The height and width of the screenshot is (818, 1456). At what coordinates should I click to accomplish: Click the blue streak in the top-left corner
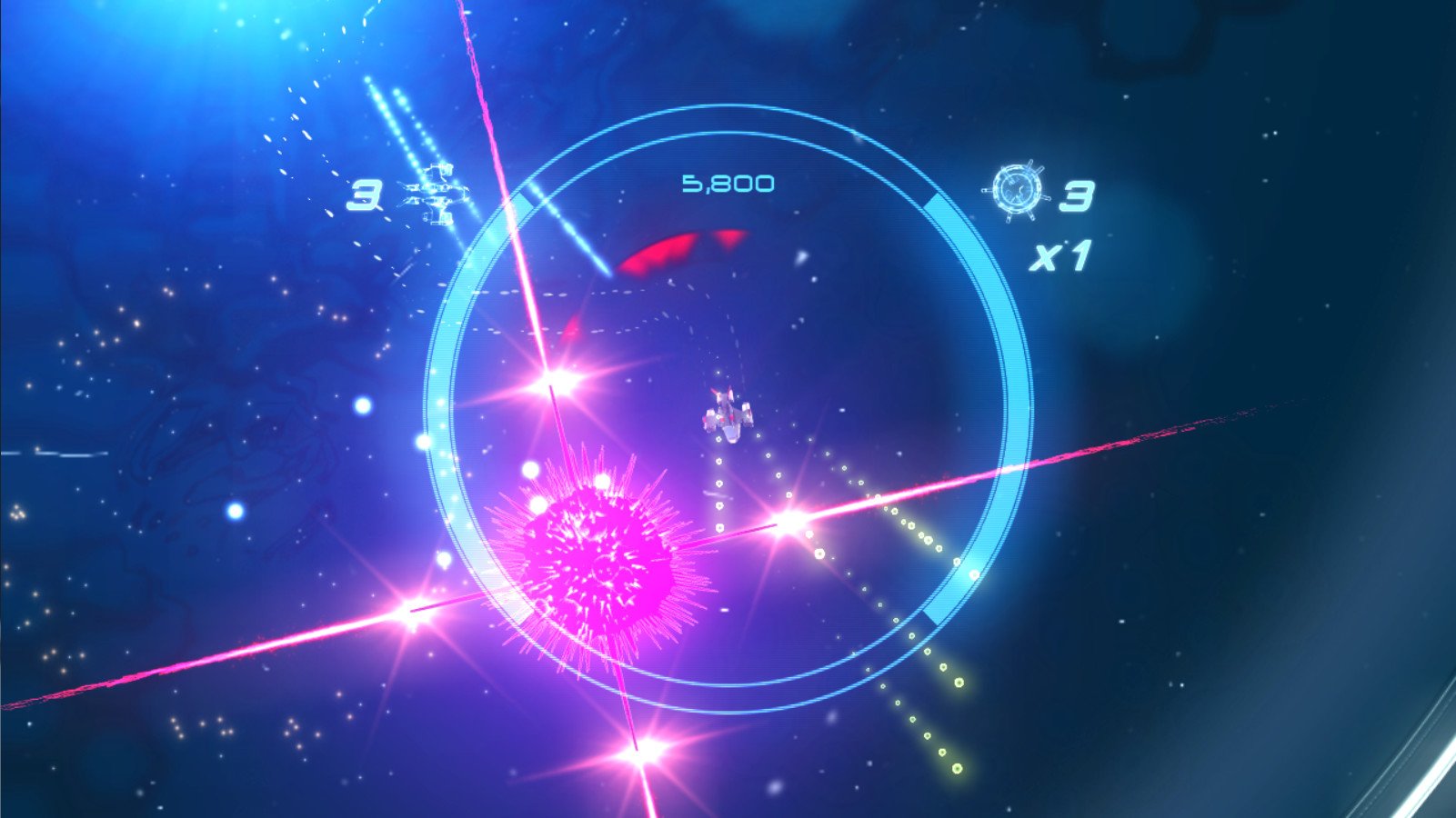click(391, 109)
